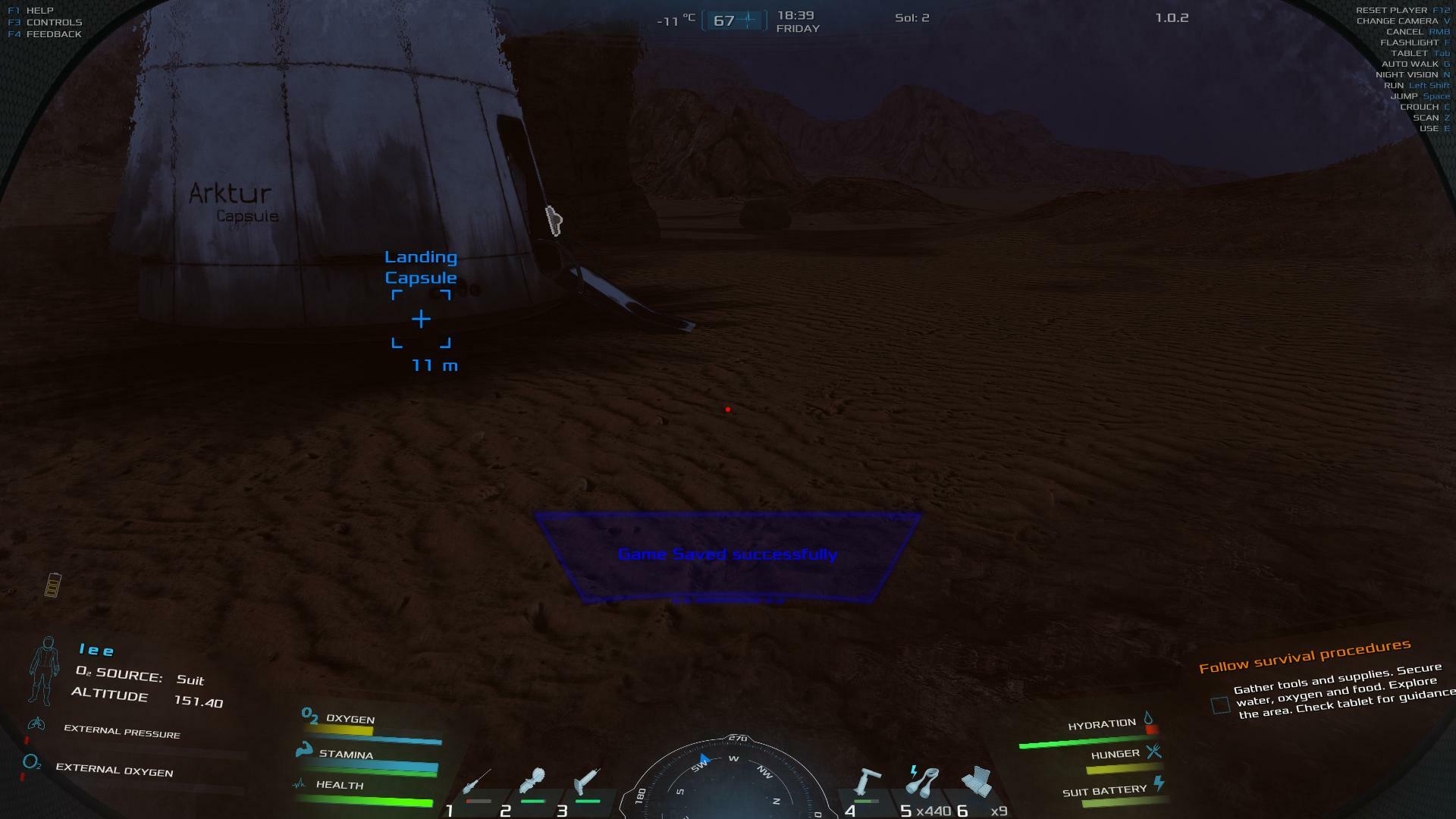Open the Follow survival procedures objective

1304,656
